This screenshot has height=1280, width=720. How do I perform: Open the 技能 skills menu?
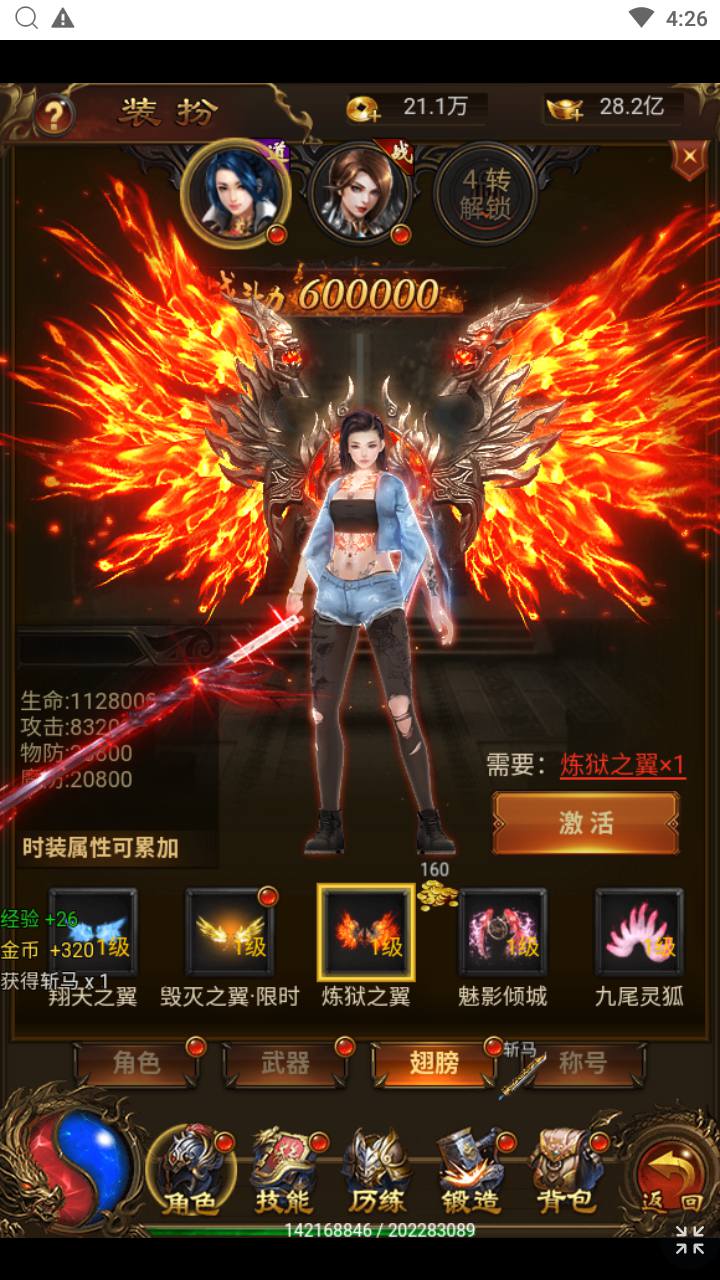click(x=283, y=1172)
